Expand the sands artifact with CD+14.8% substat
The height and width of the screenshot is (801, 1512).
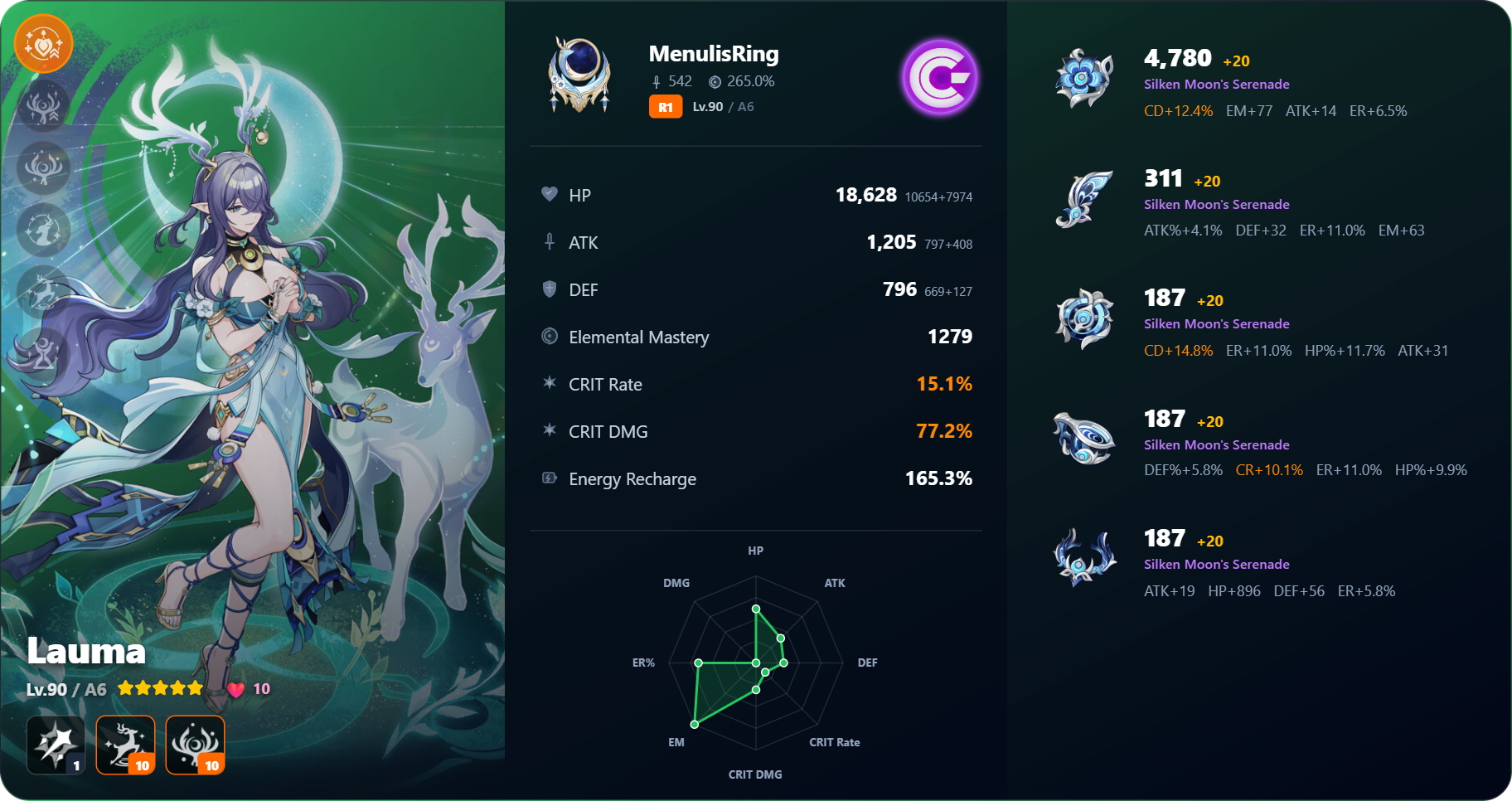point(1084,319)
